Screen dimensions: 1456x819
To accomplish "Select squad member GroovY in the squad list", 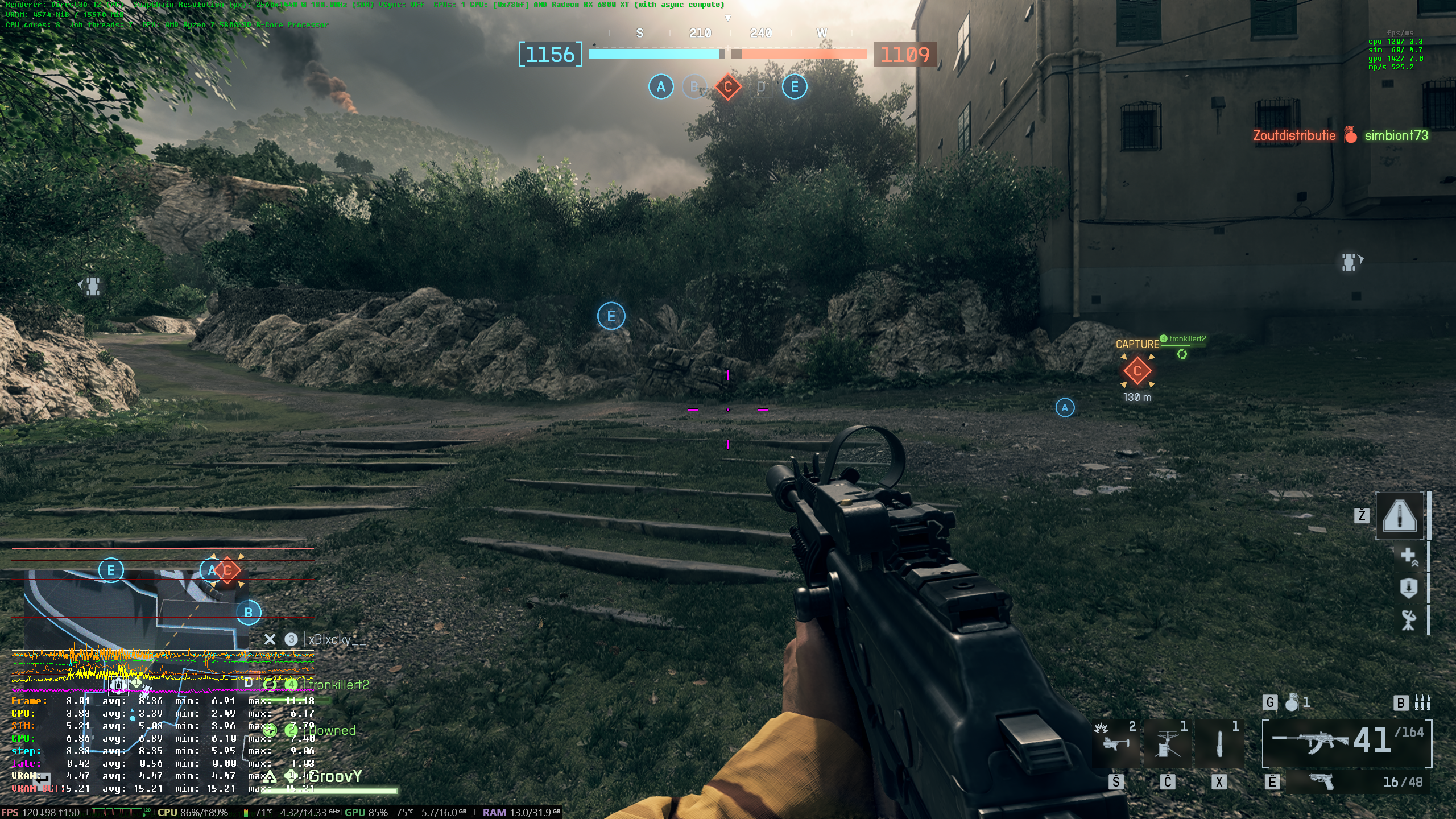I will click(x=336, y=777).
